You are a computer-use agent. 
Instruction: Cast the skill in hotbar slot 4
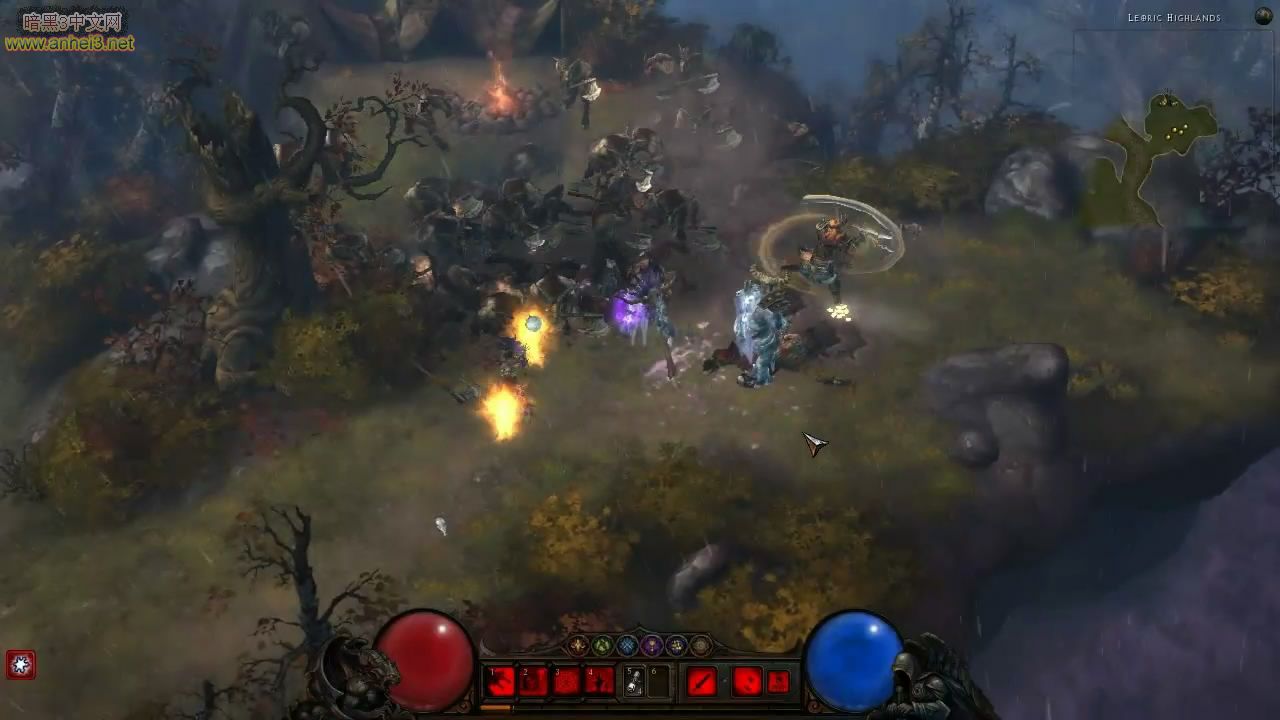600,682
